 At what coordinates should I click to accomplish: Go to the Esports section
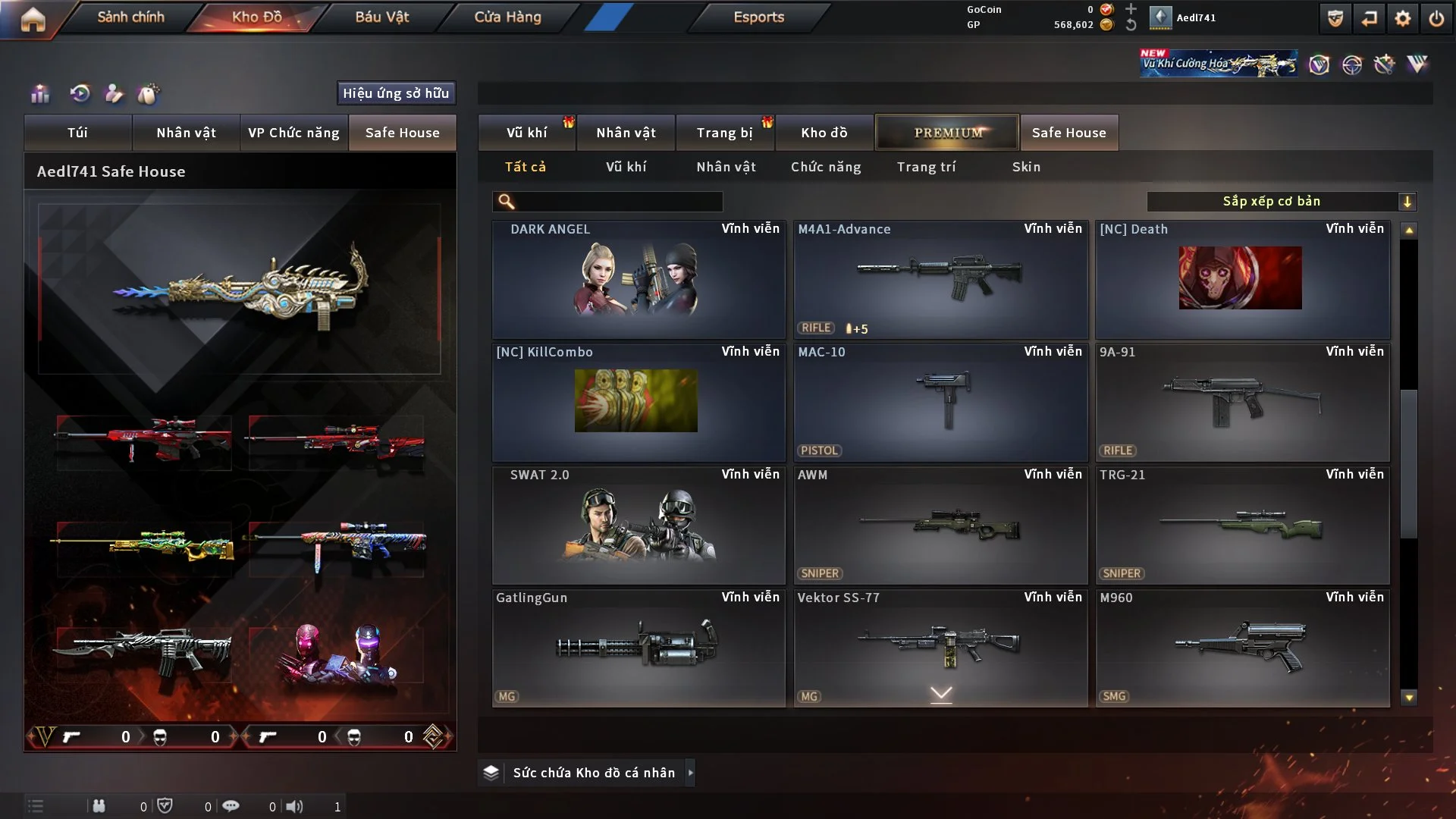(x=758, y=17)
